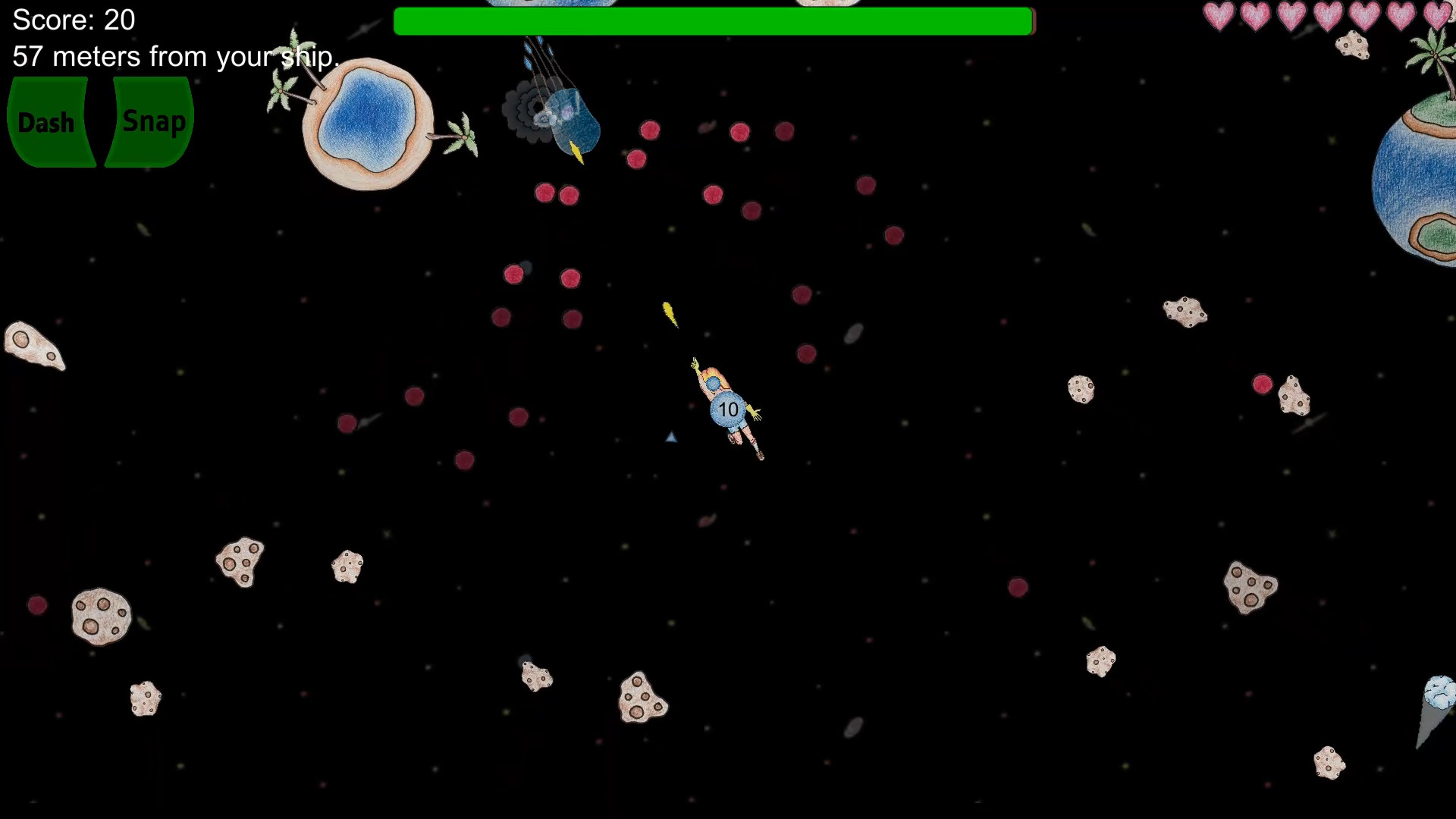The image size is (1456, 819).
Task: Select the large asteroid with craters on the left
Action: (x=101, y=616)
